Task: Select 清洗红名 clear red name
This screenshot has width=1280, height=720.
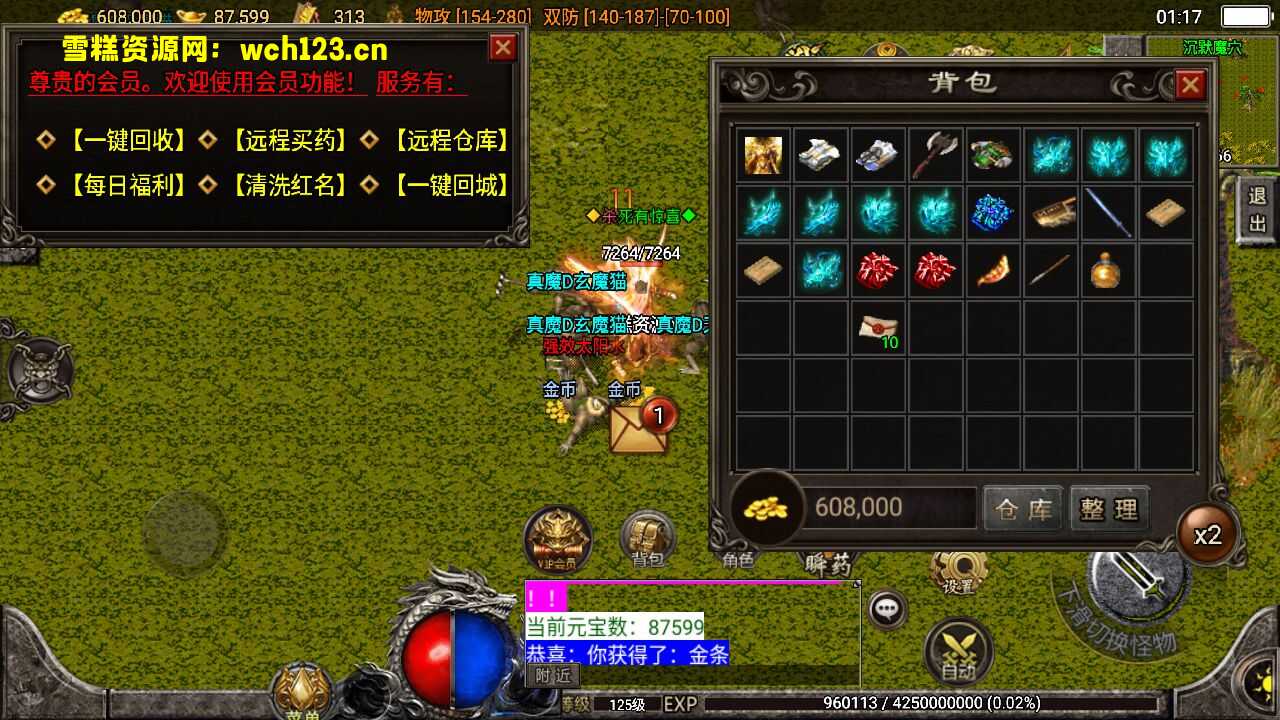Action: [289, 185]
